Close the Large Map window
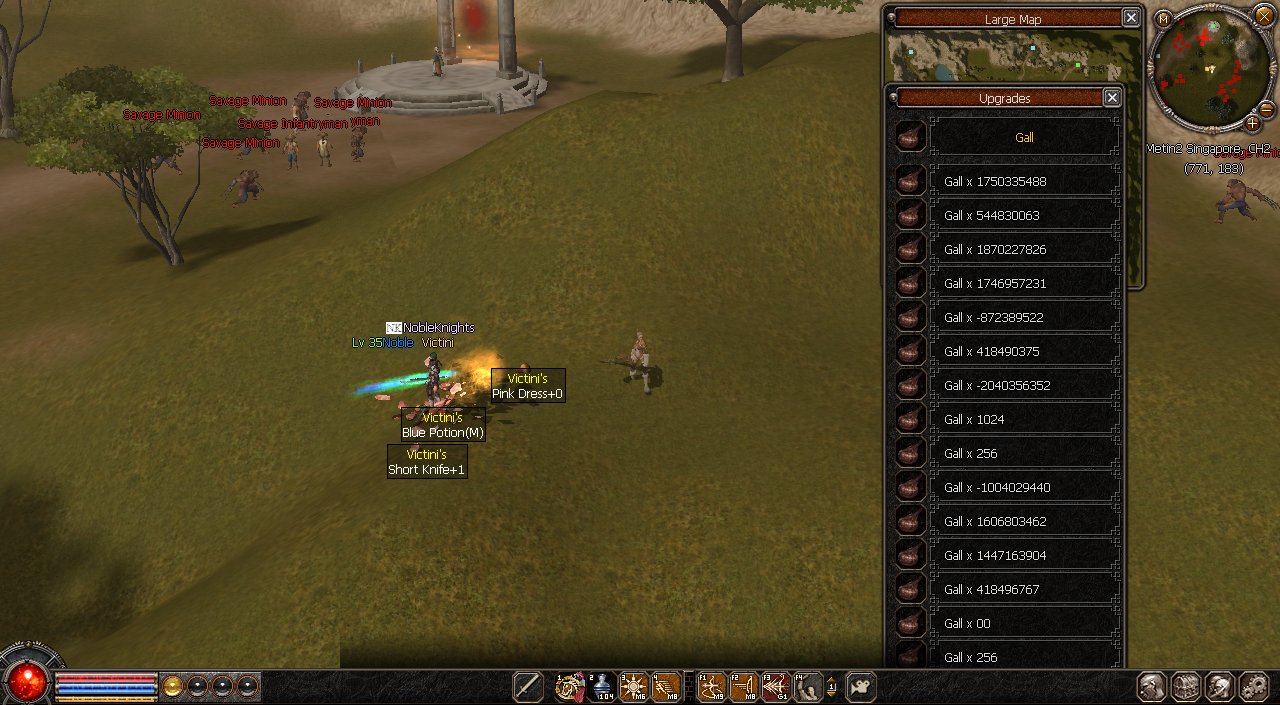Viewport: 1280px width, 705px height. click(1130, 18)
